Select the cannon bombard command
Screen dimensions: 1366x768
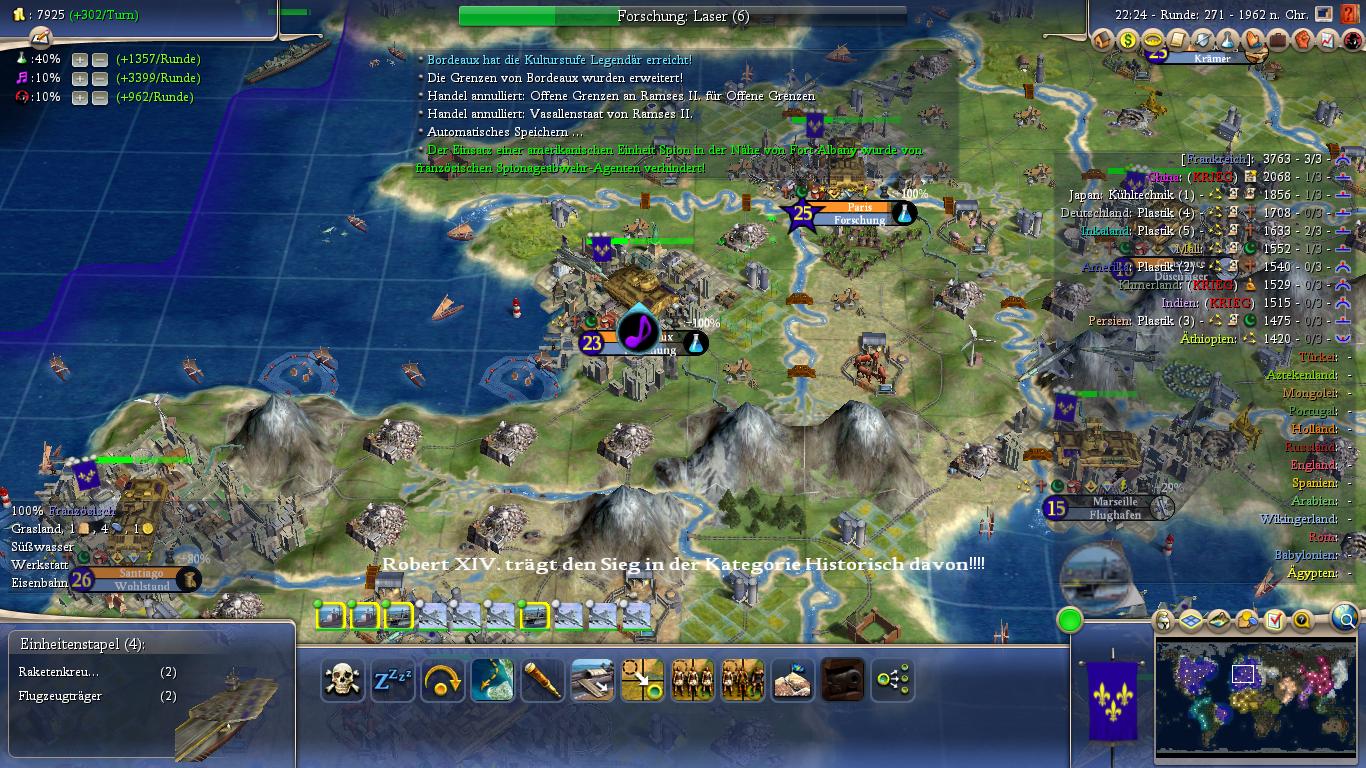[x=842, y=681]
